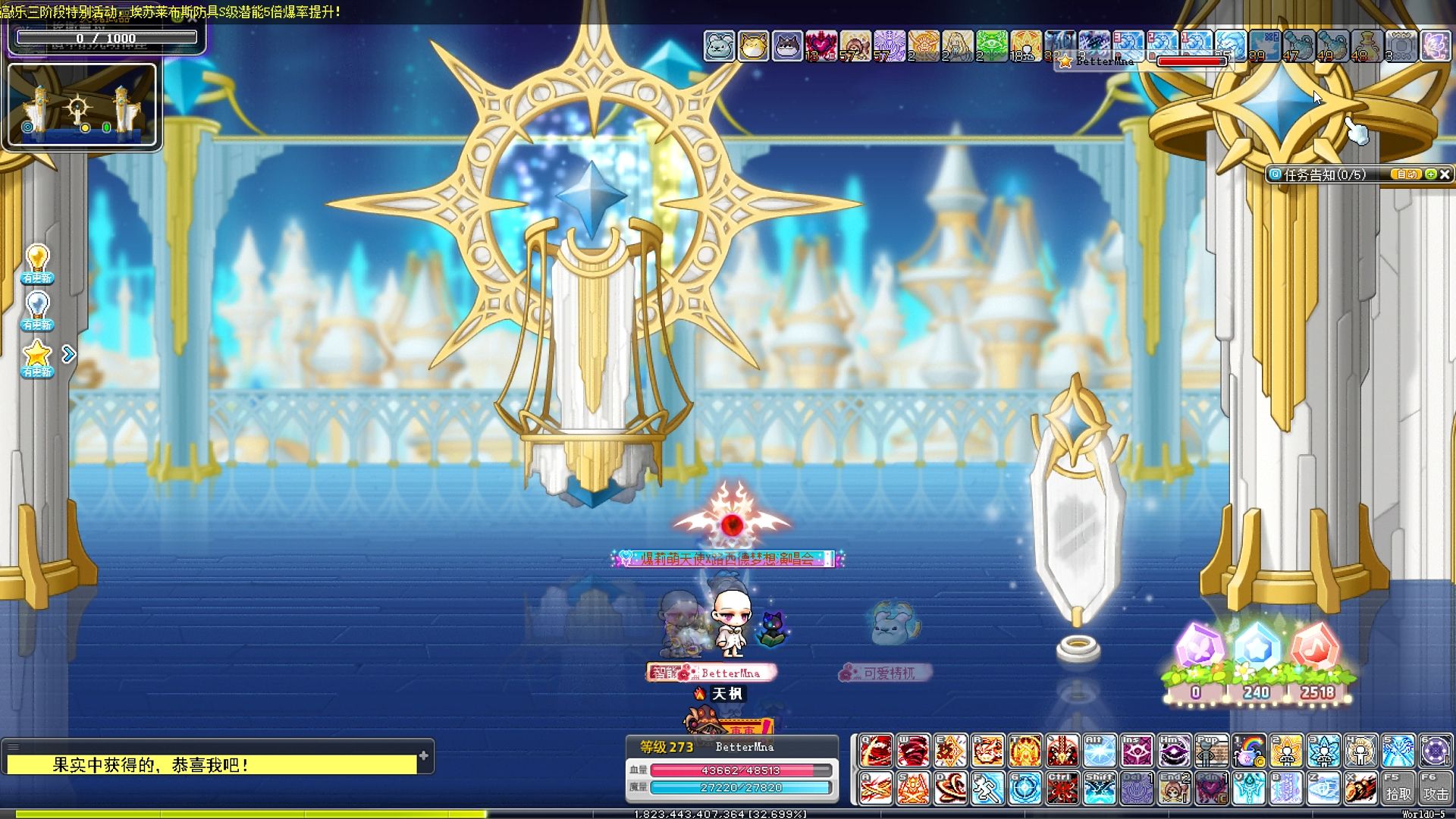Select the yellow star event icon
The image size is (1456, 819).
click(37, 356)
